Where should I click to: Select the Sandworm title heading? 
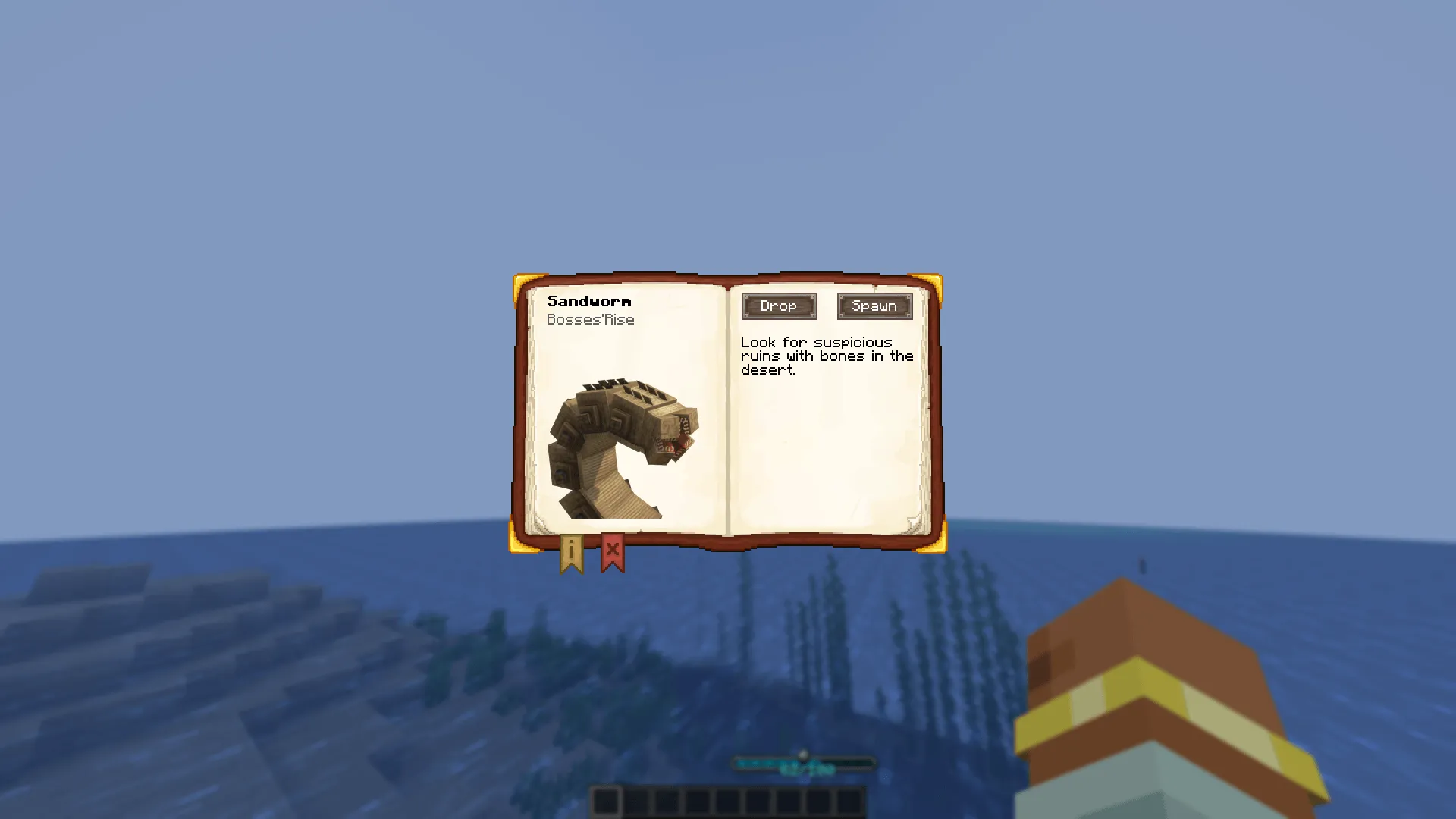[x=589, y=301]
